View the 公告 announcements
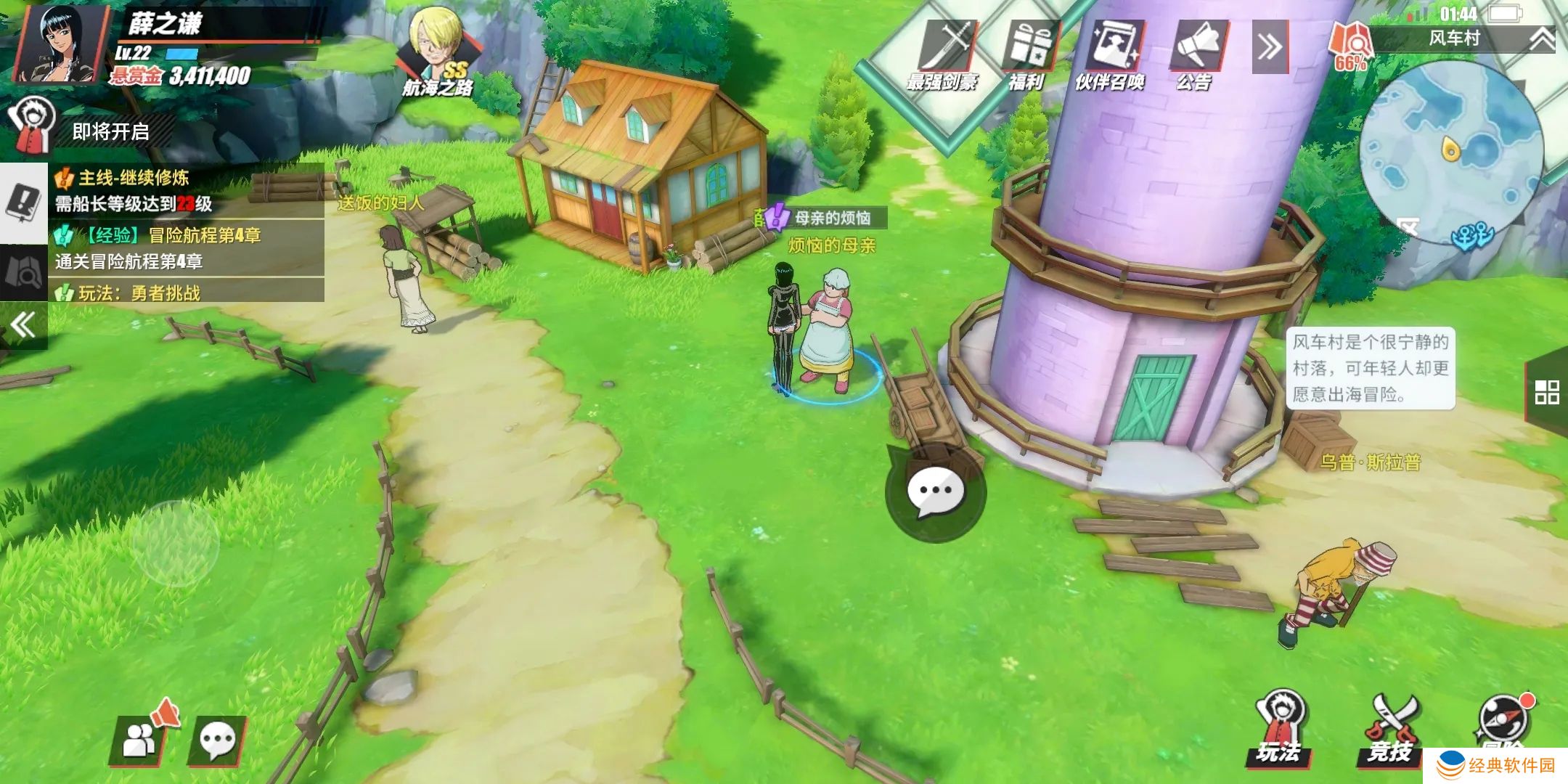This screenshot has width=1568, height=784. tap(1195, 54)
